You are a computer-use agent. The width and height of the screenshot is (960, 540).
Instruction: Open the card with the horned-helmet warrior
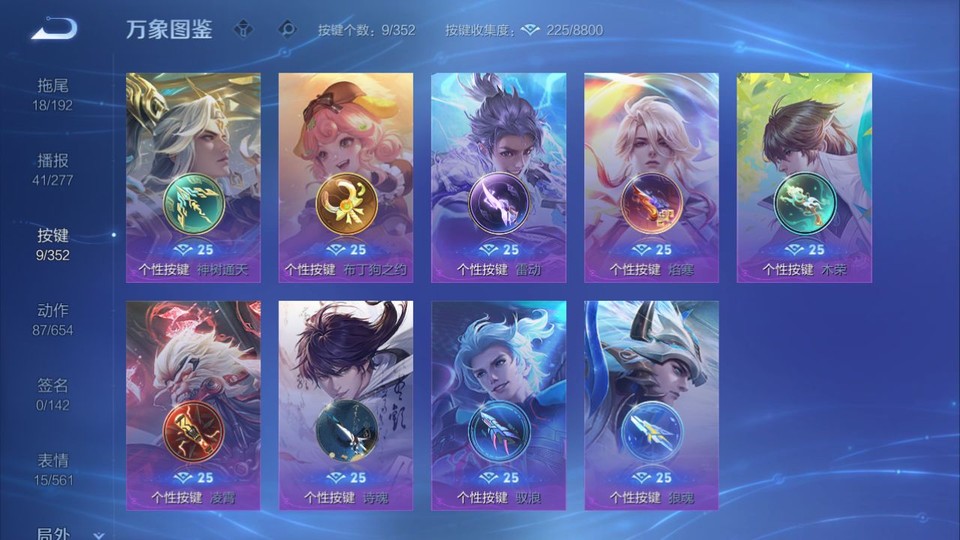[x=651, y=405]
